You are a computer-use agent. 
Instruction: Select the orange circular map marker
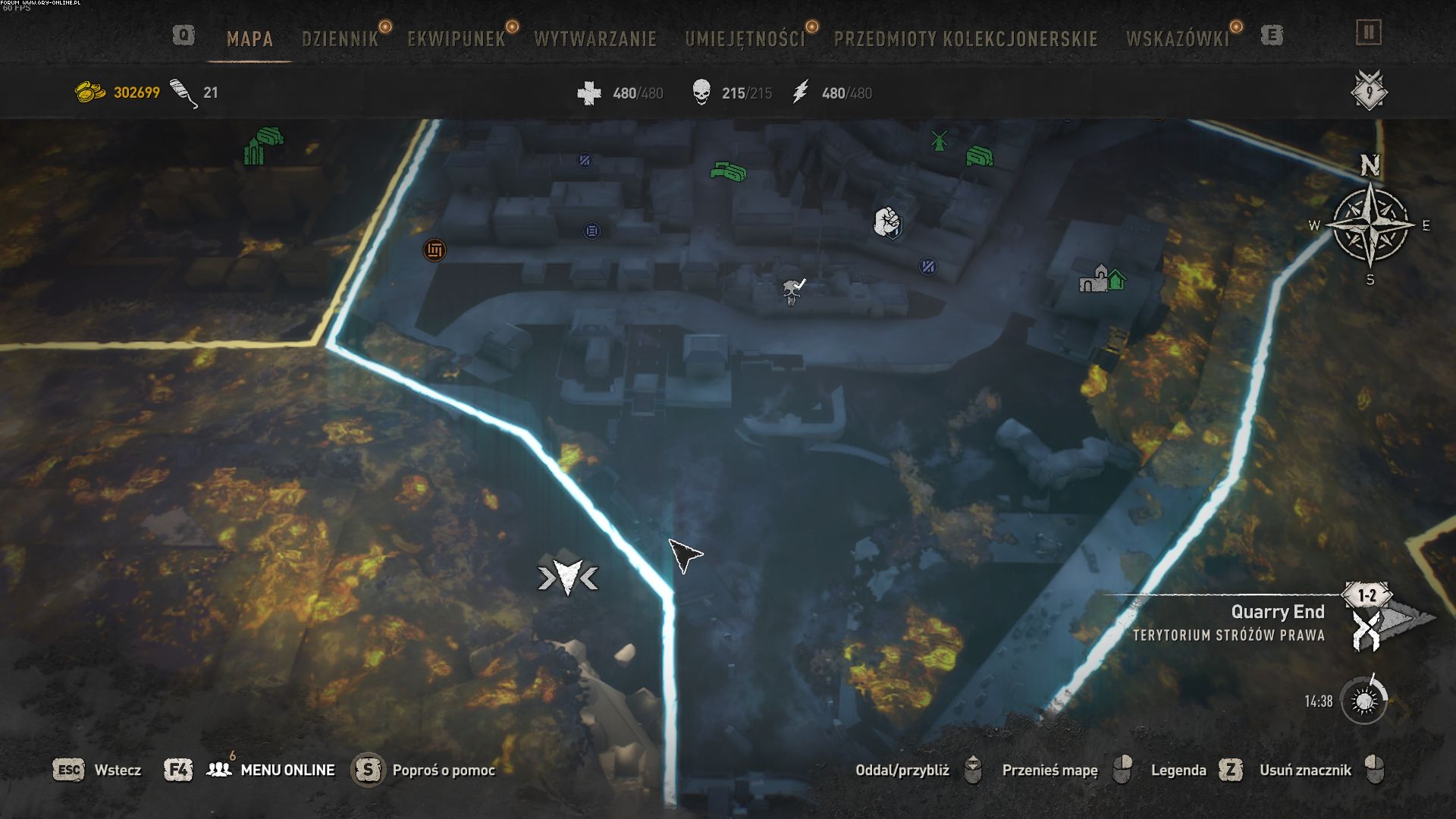pyautogui.click(x=435, y=249)
